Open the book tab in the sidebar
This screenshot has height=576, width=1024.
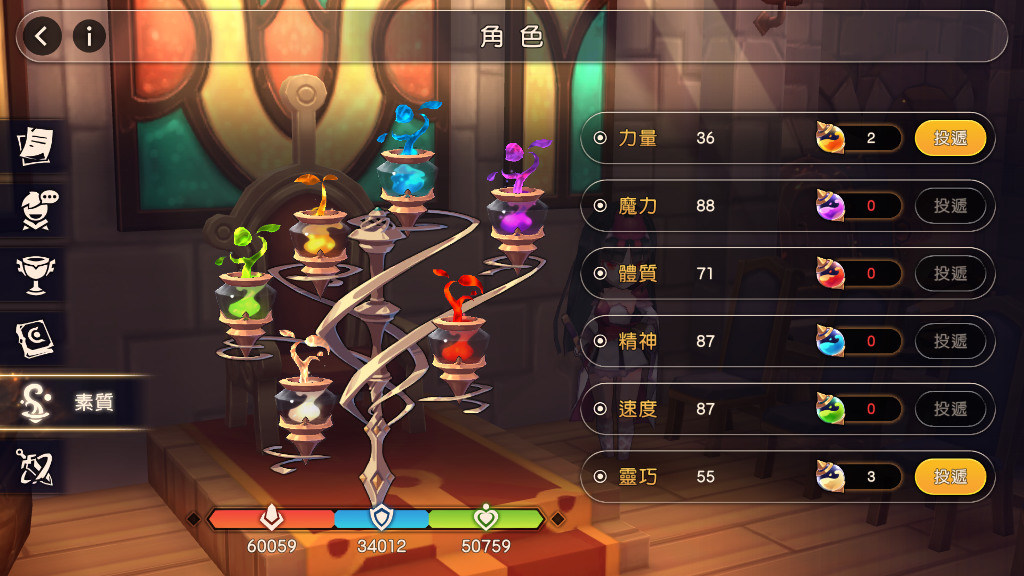pos(36,338)
